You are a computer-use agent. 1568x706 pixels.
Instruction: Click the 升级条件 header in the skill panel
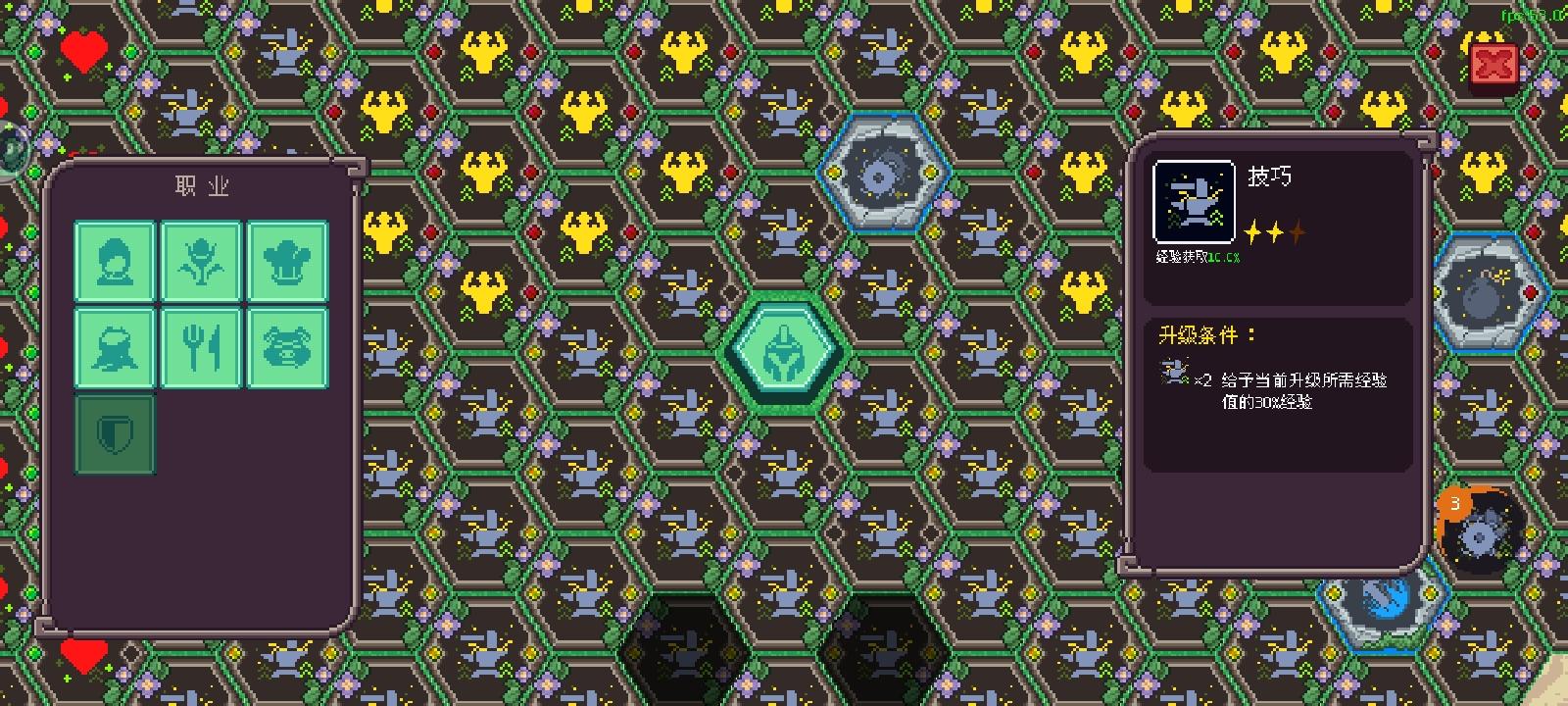[x=1200, y=332]
